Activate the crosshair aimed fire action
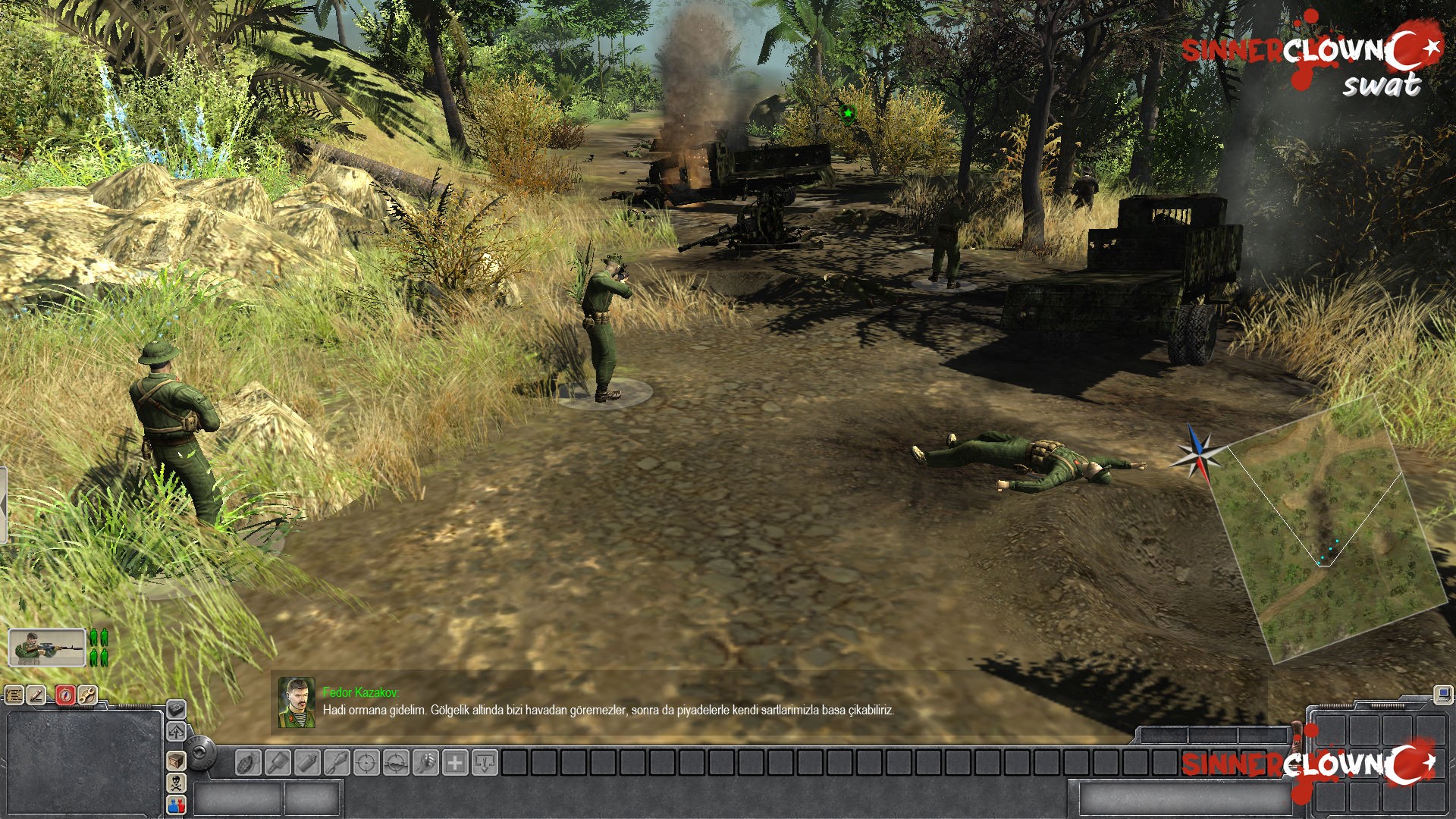 click(367, 762)
